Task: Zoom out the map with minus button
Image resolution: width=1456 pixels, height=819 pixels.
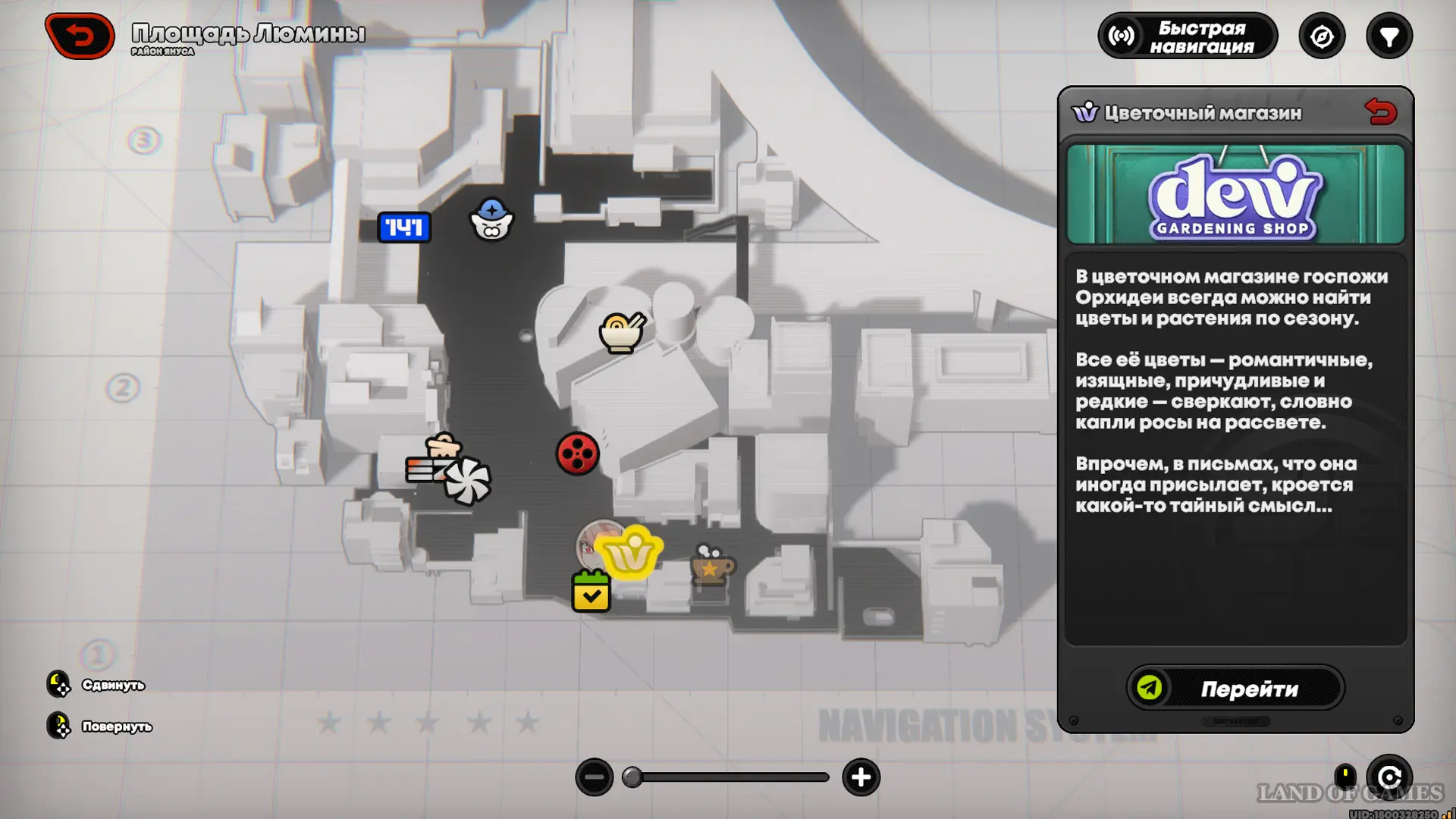Action: pos(594,777)
